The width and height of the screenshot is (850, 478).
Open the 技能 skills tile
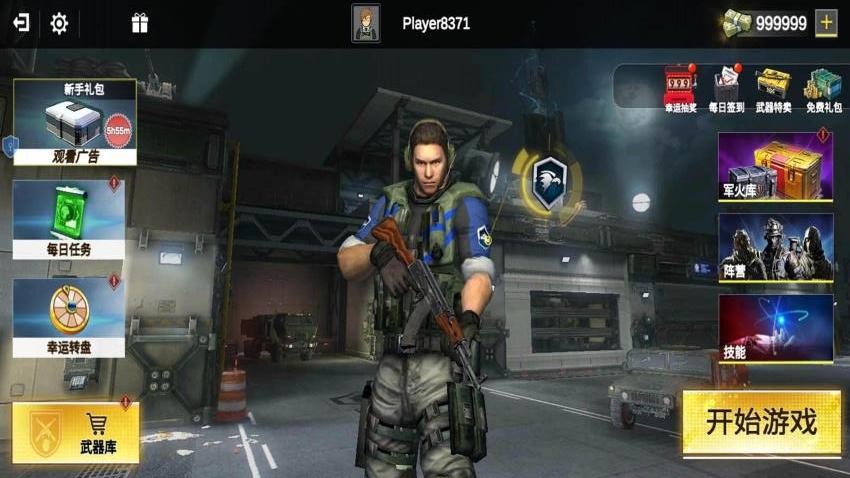pyautogui.click(x=775, y=328)
